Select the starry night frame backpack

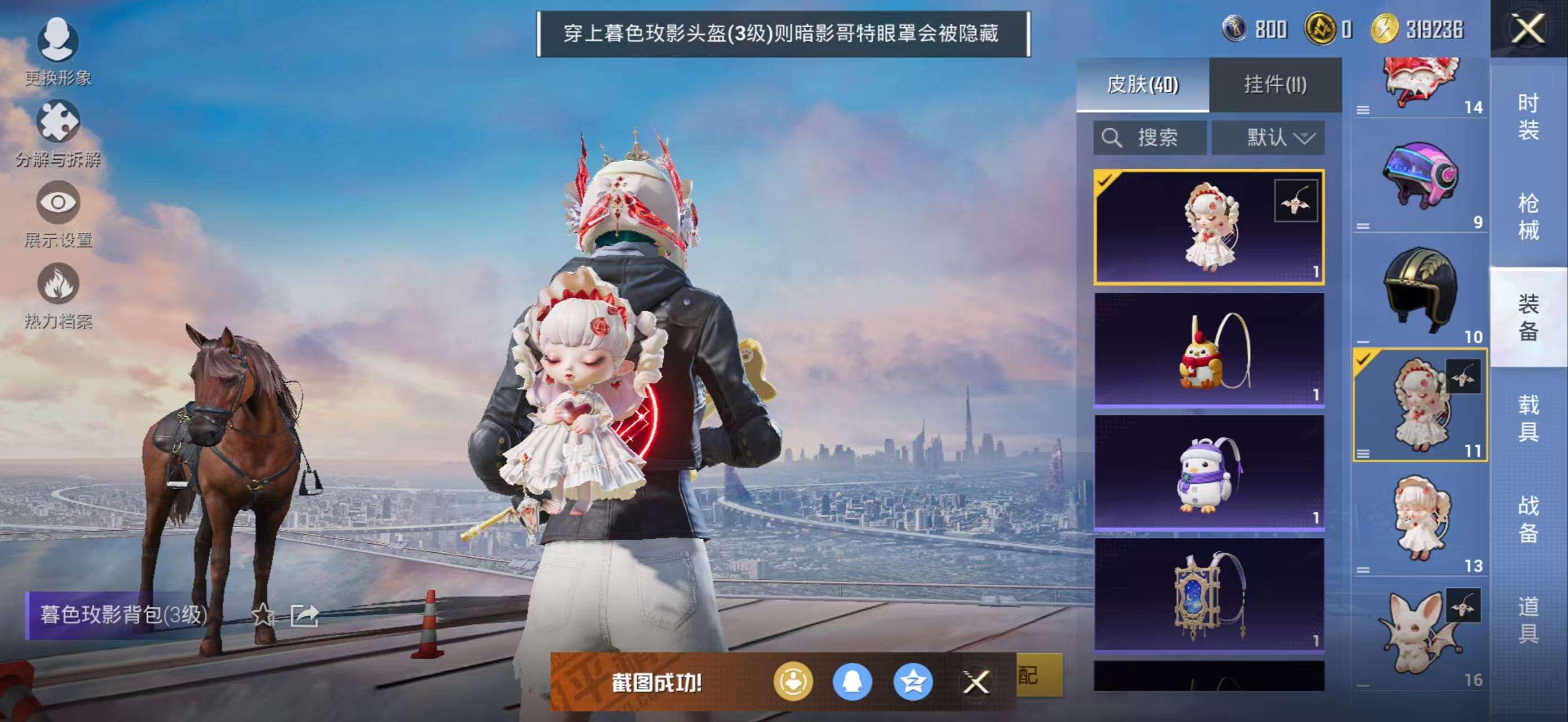1208,596
